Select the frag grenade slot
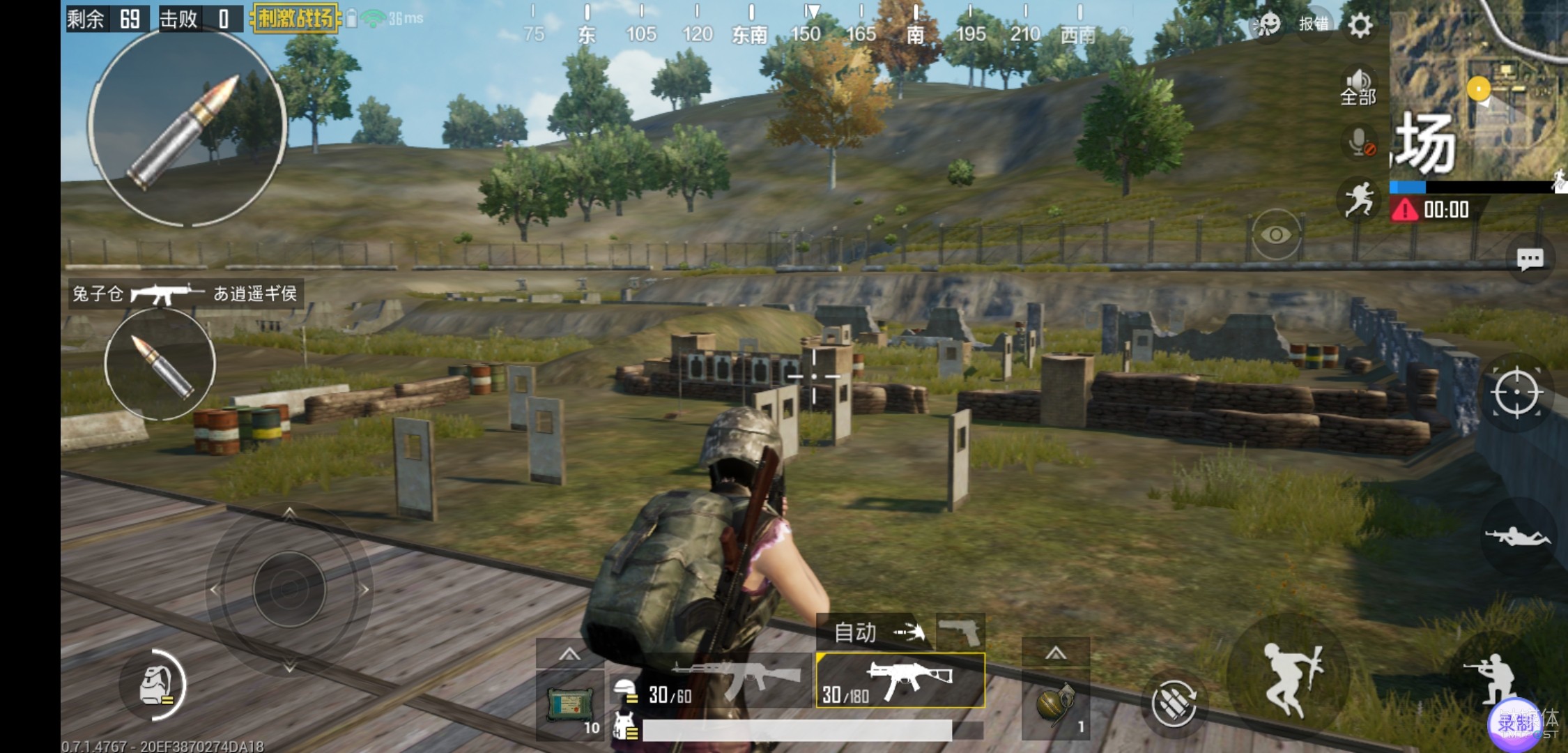Viewport: 1568px width, 753px height. pyautogui.click(x=1056, y=704)
